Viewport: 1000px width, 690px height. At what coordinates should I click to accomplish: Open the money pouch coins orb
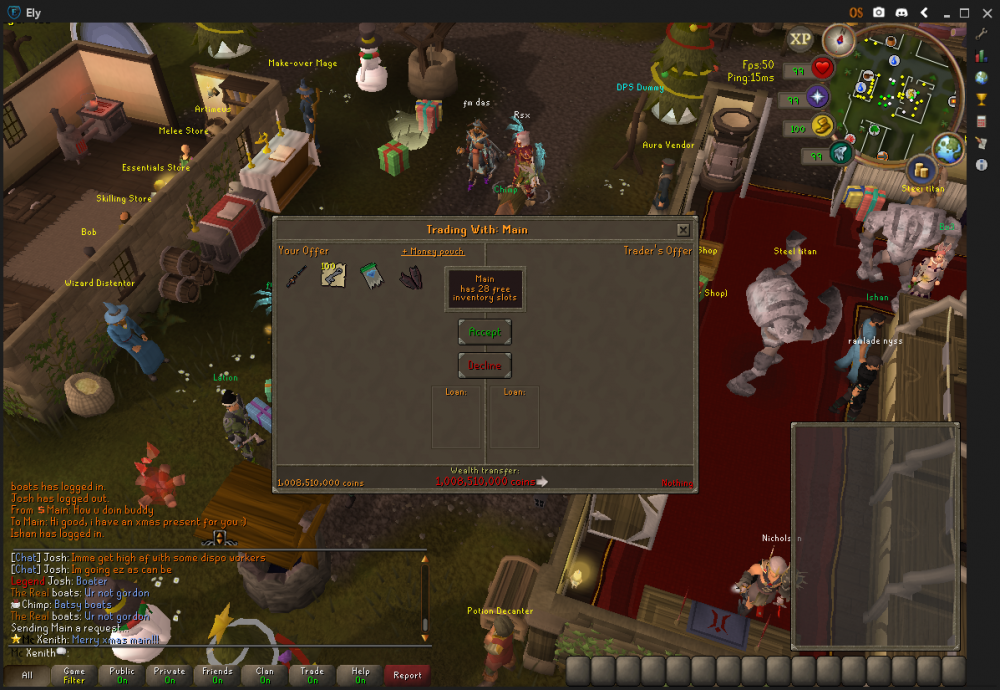[x=822, y=126]
